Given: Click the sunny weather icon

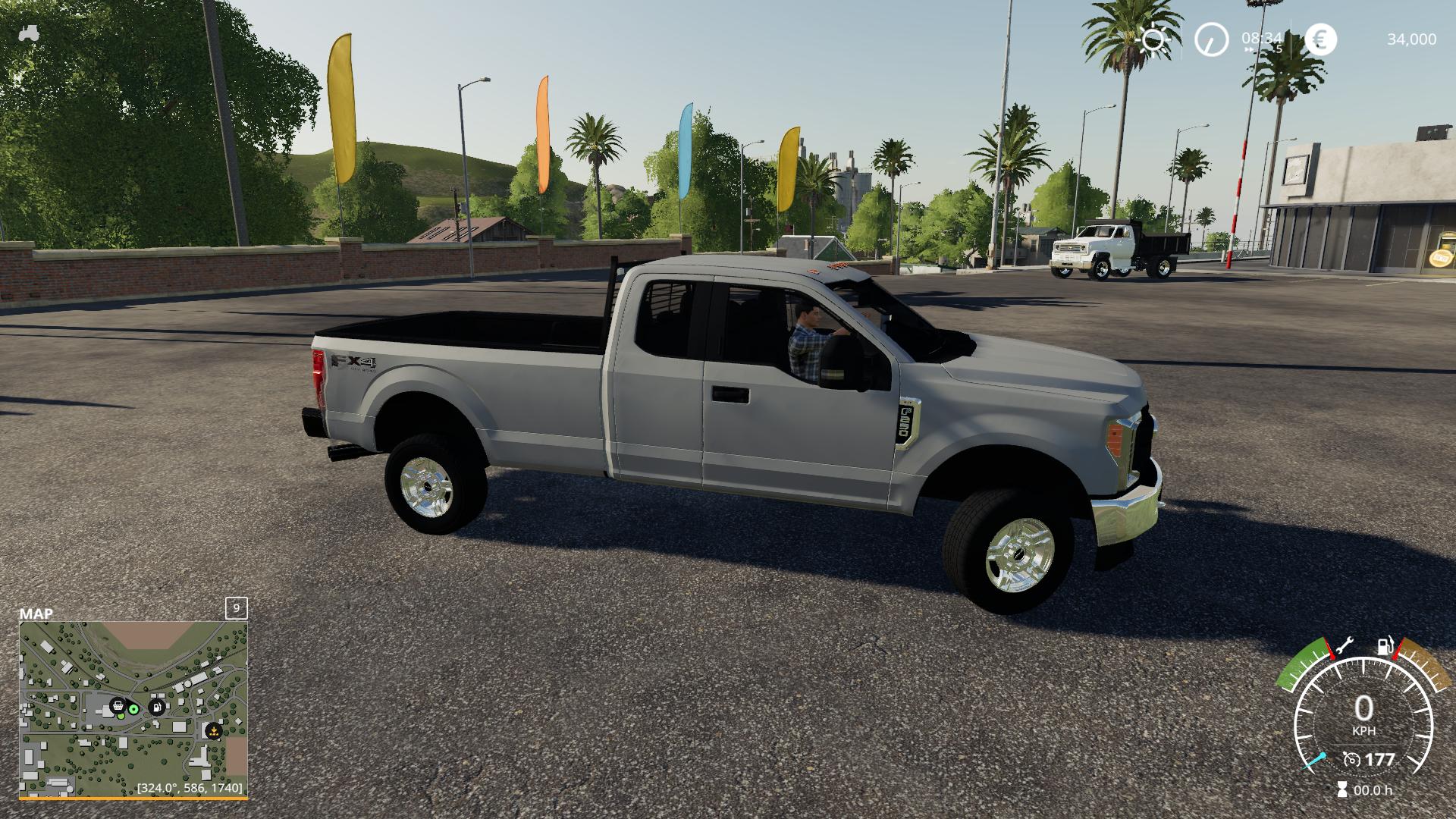Looking at the screenshot, I should pyautogui.click(x=1153, y=39).
